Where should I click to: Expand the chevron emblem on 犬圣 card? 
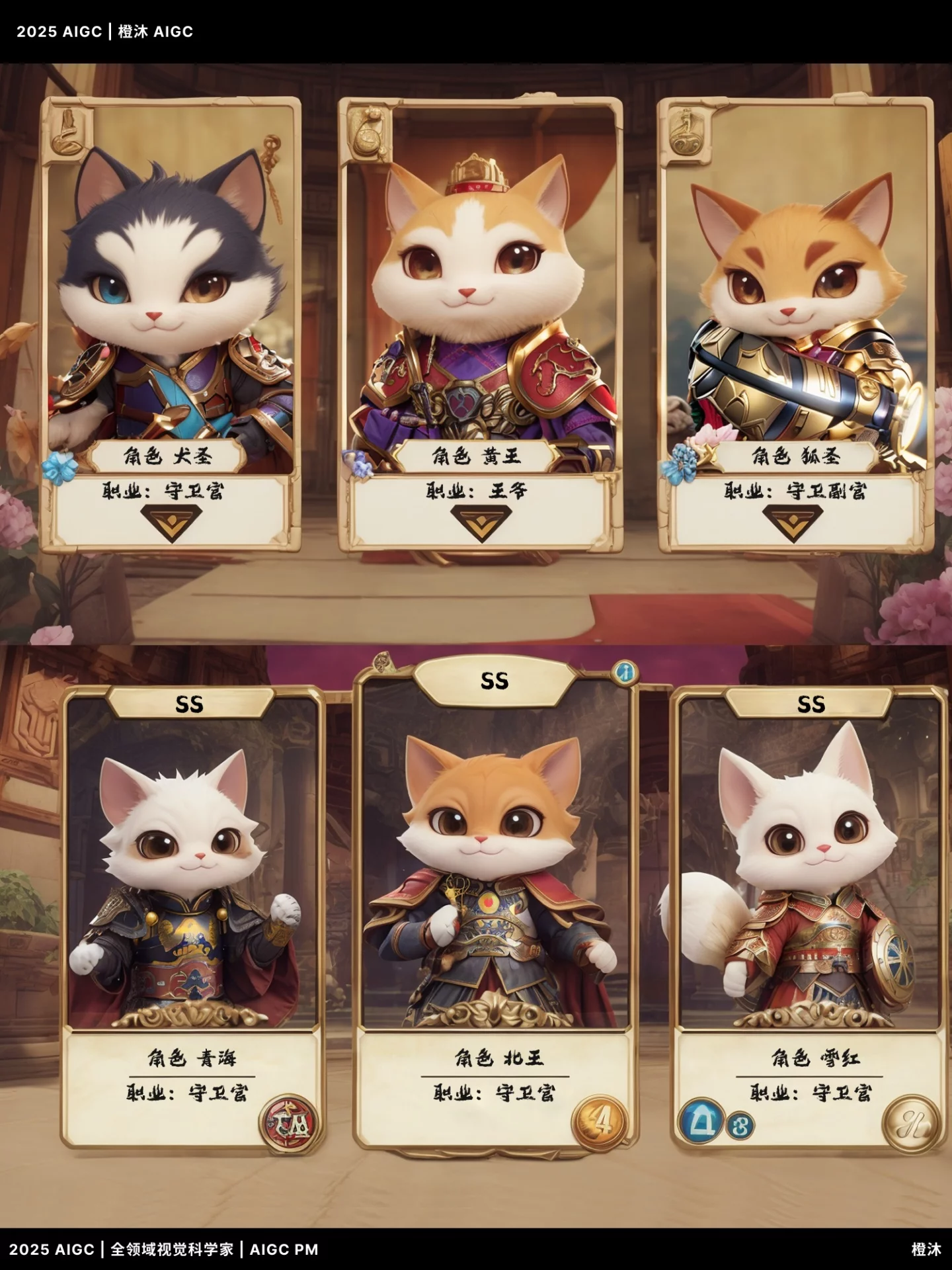pos(171,523)
